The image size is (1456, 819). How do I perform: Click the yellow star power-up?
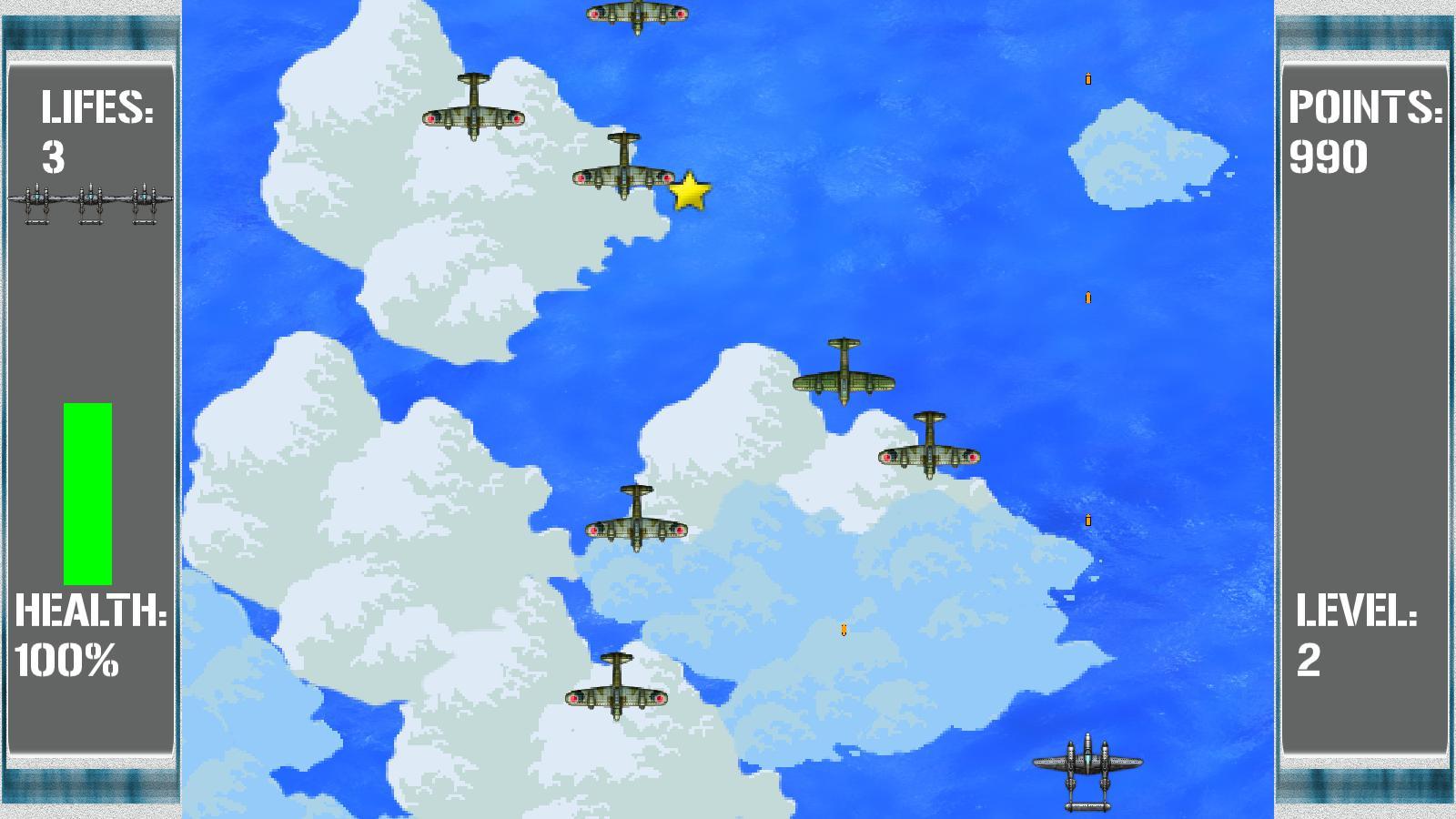coord(689,192)
